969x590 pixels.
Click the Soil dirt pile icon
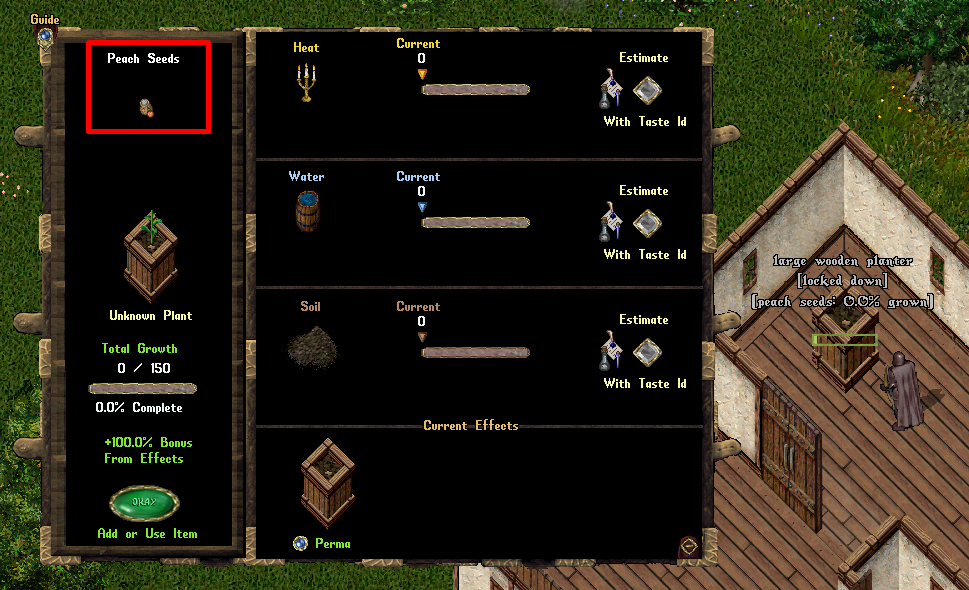(x=312, y=345)
